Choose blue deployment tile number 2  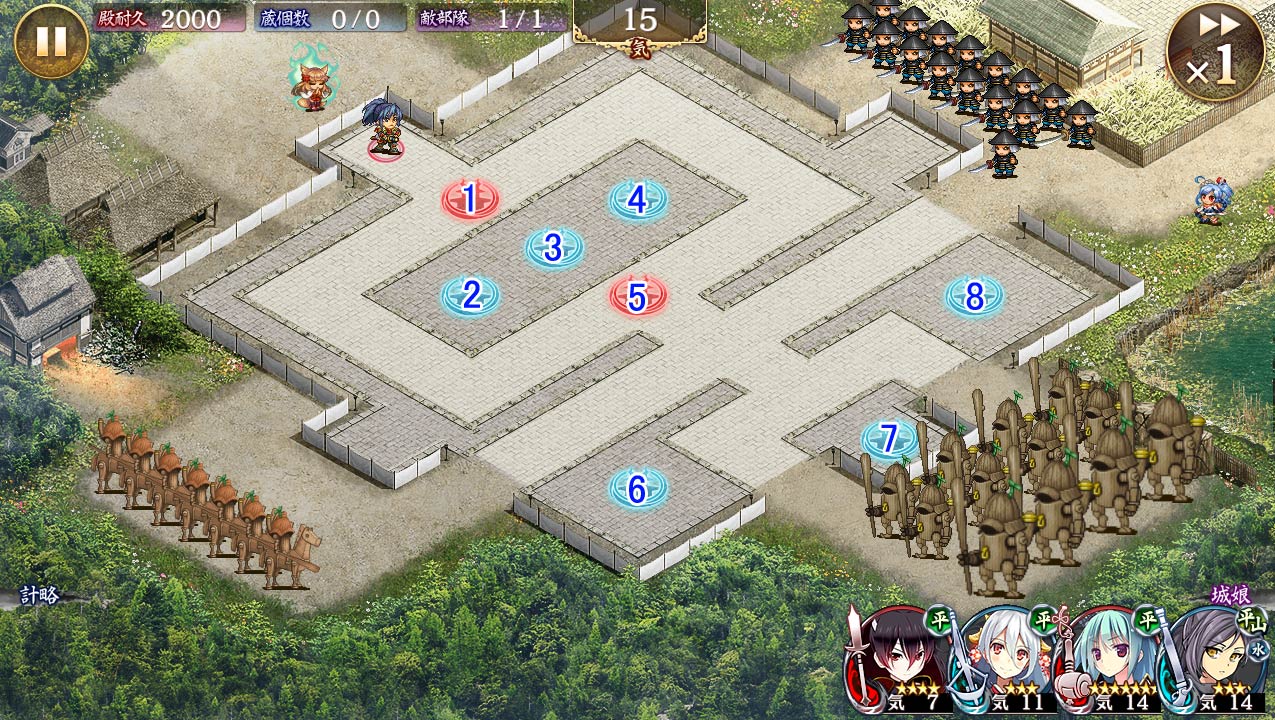point(470,295)
